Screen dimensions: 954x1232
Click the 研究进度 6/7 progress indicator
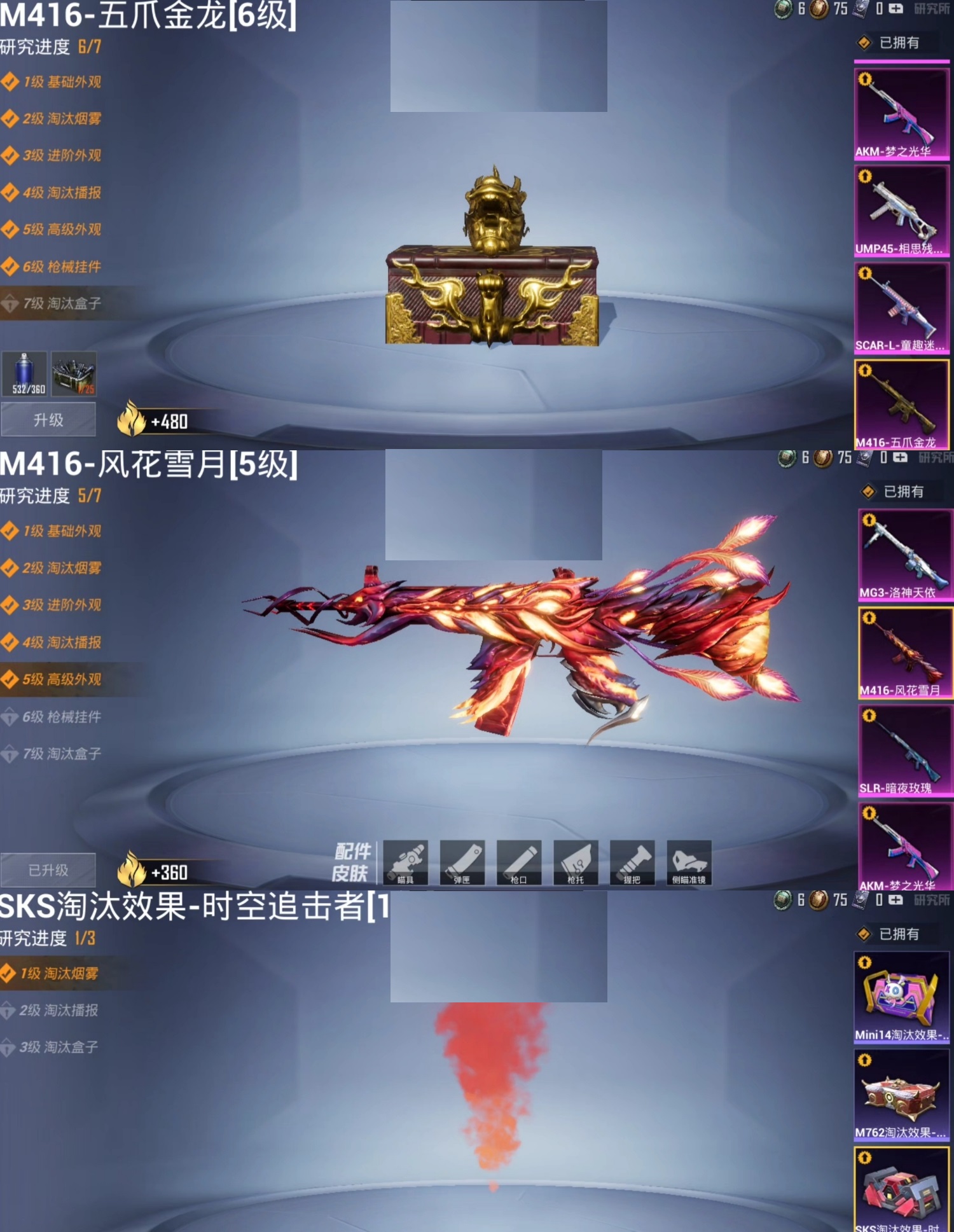tap(51, 46)
